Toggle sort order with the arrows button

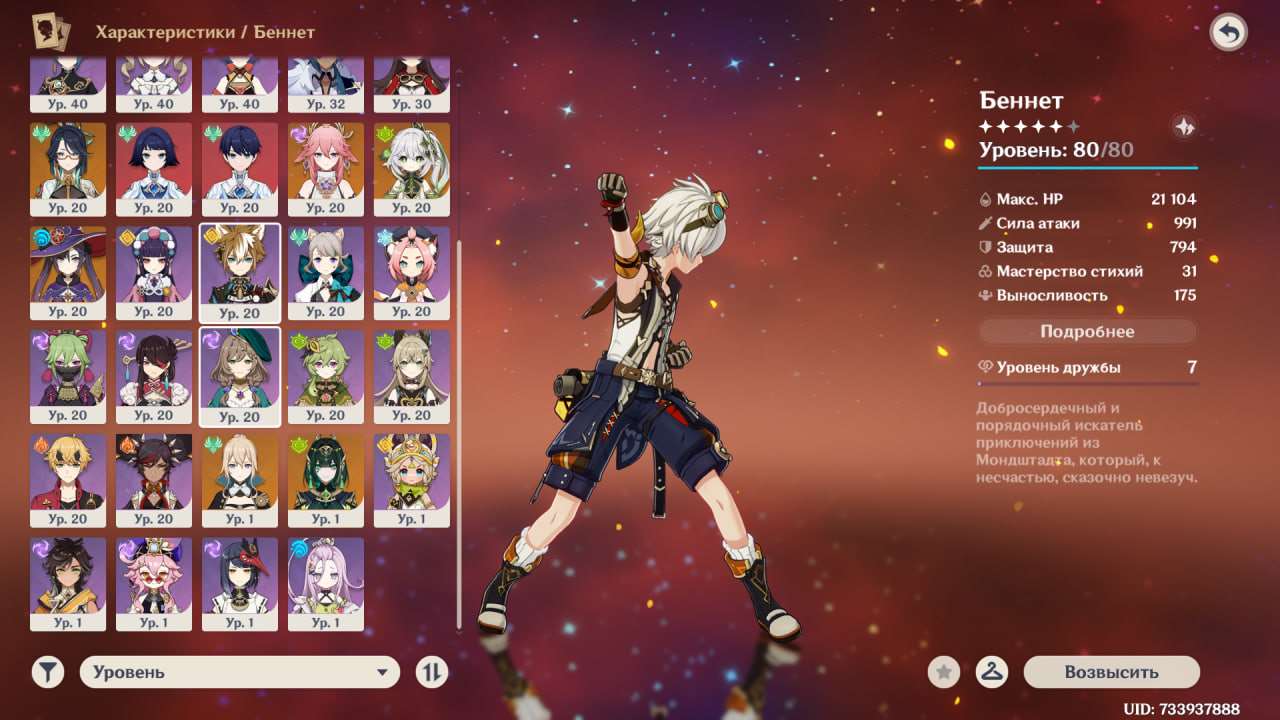coord(432,672)
